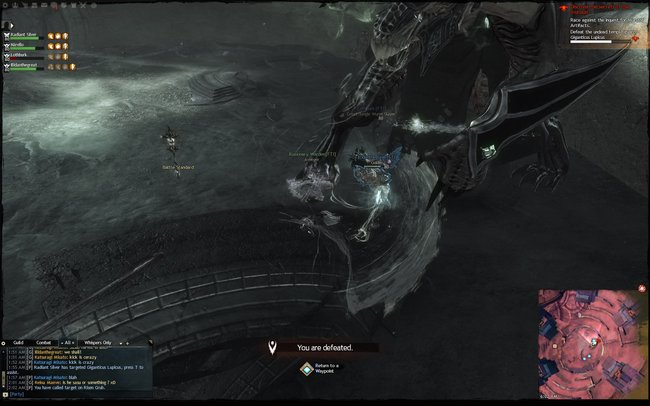650x406 pixels.
Task: Switch to the Whispers Only tab
Action: (97, 342)
